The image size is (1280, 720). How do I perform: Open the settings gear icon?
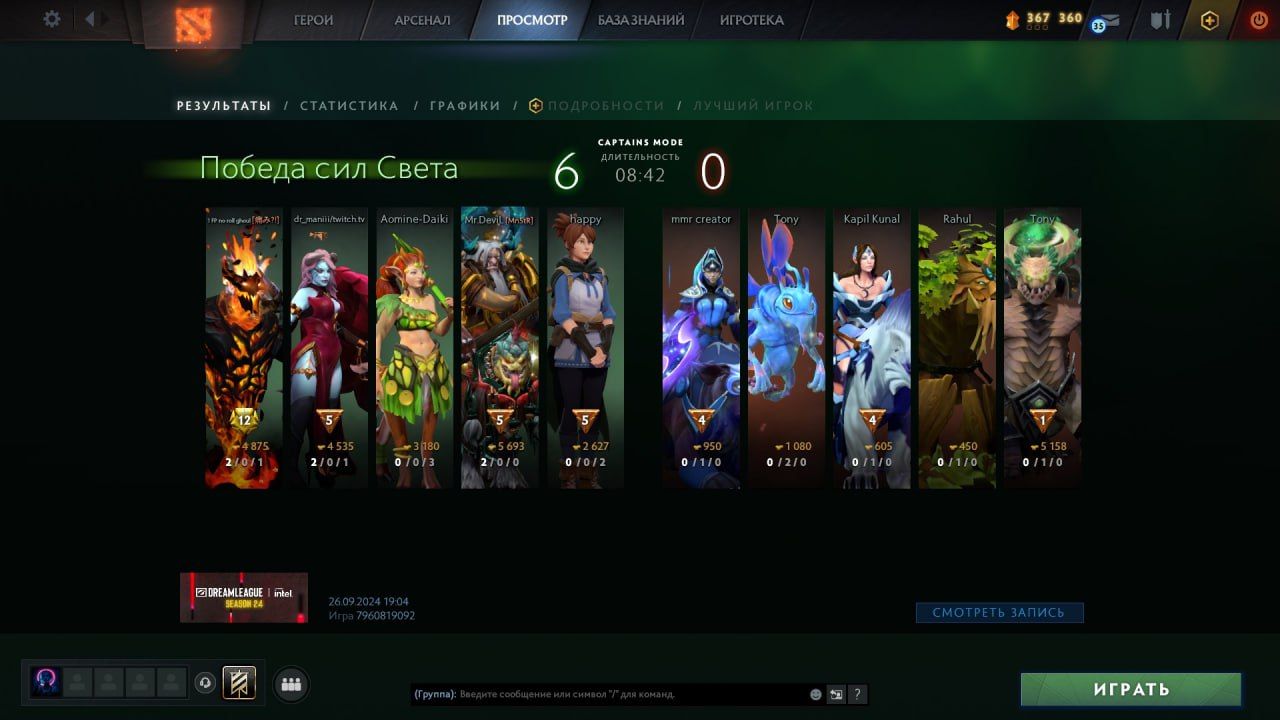52,19
